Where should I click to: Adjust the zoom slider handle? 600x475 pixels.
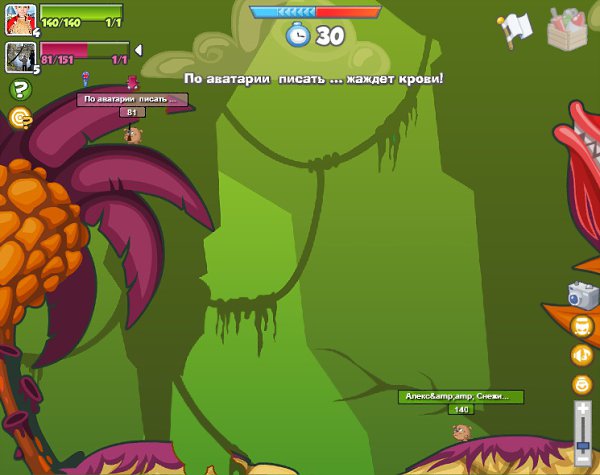(x=583, y=446)
